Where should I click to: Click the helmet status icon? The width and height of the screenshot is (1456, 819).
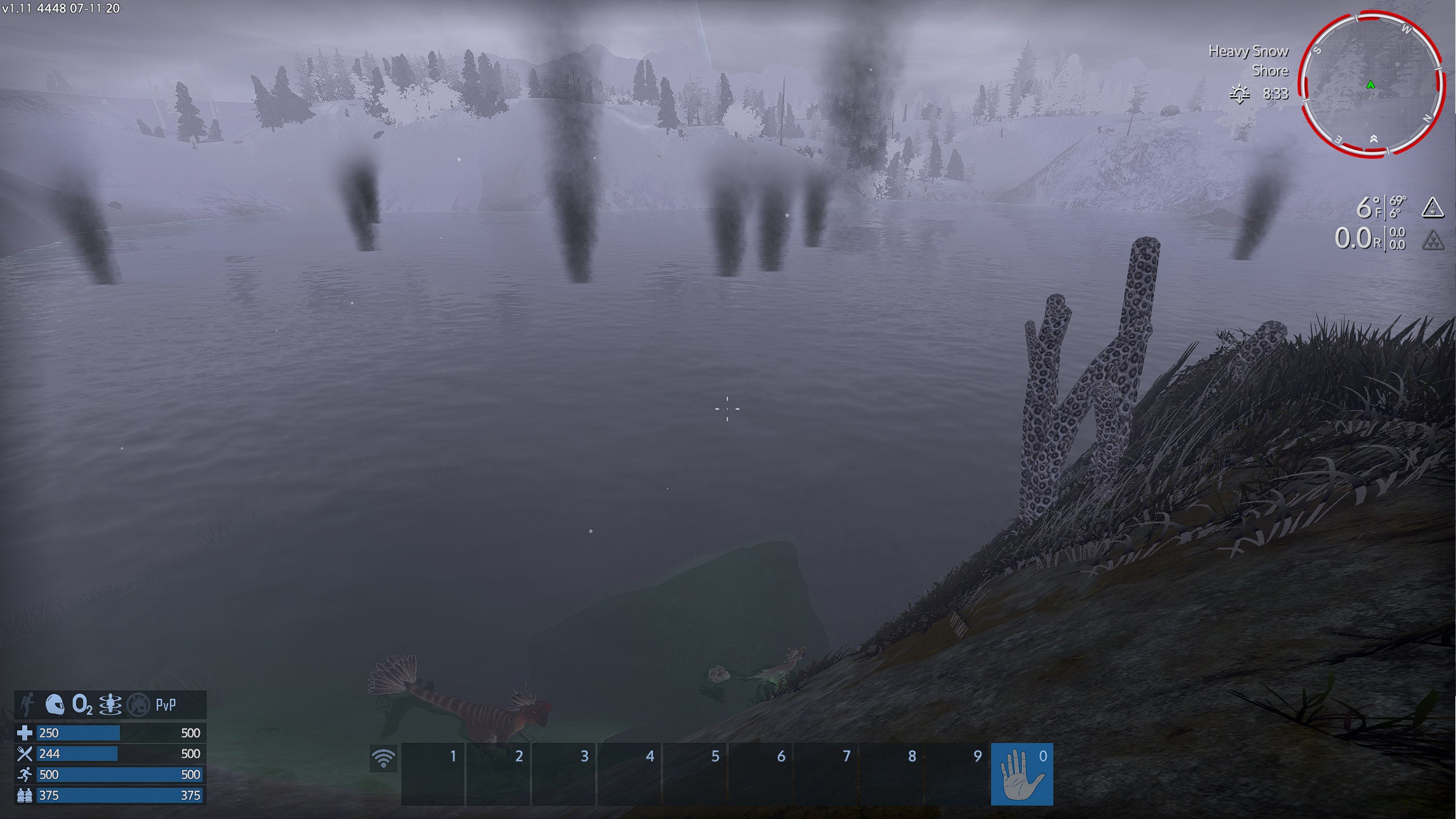point(55,705)
